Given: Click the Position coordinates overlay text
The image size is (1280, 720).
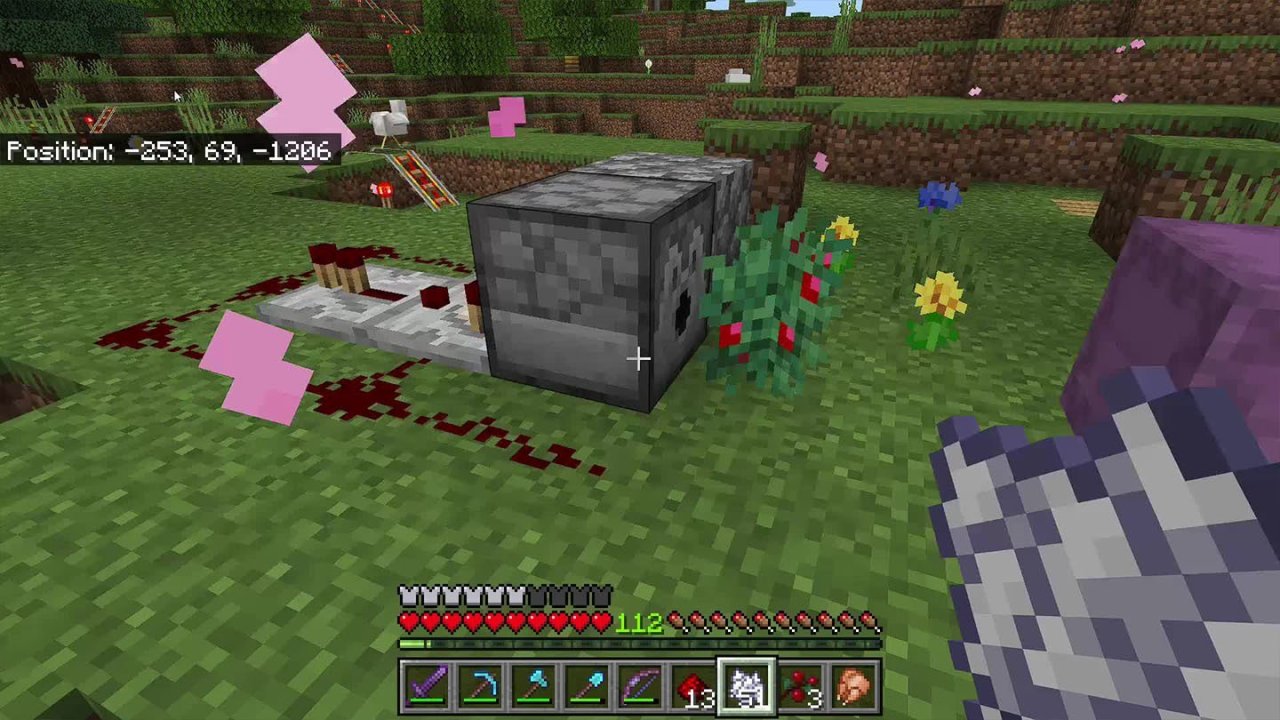Looking at the screenshot, I should point(170,151).
